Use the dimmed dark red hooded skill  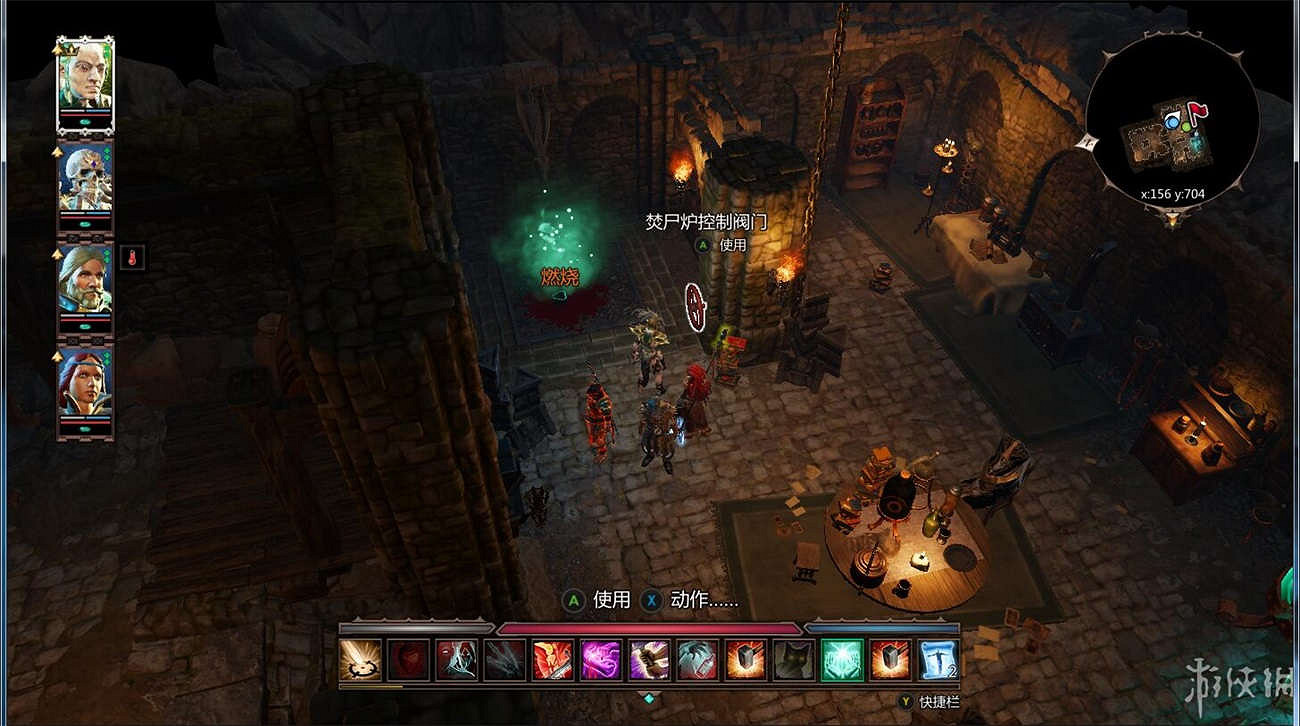tap(408, 660)
